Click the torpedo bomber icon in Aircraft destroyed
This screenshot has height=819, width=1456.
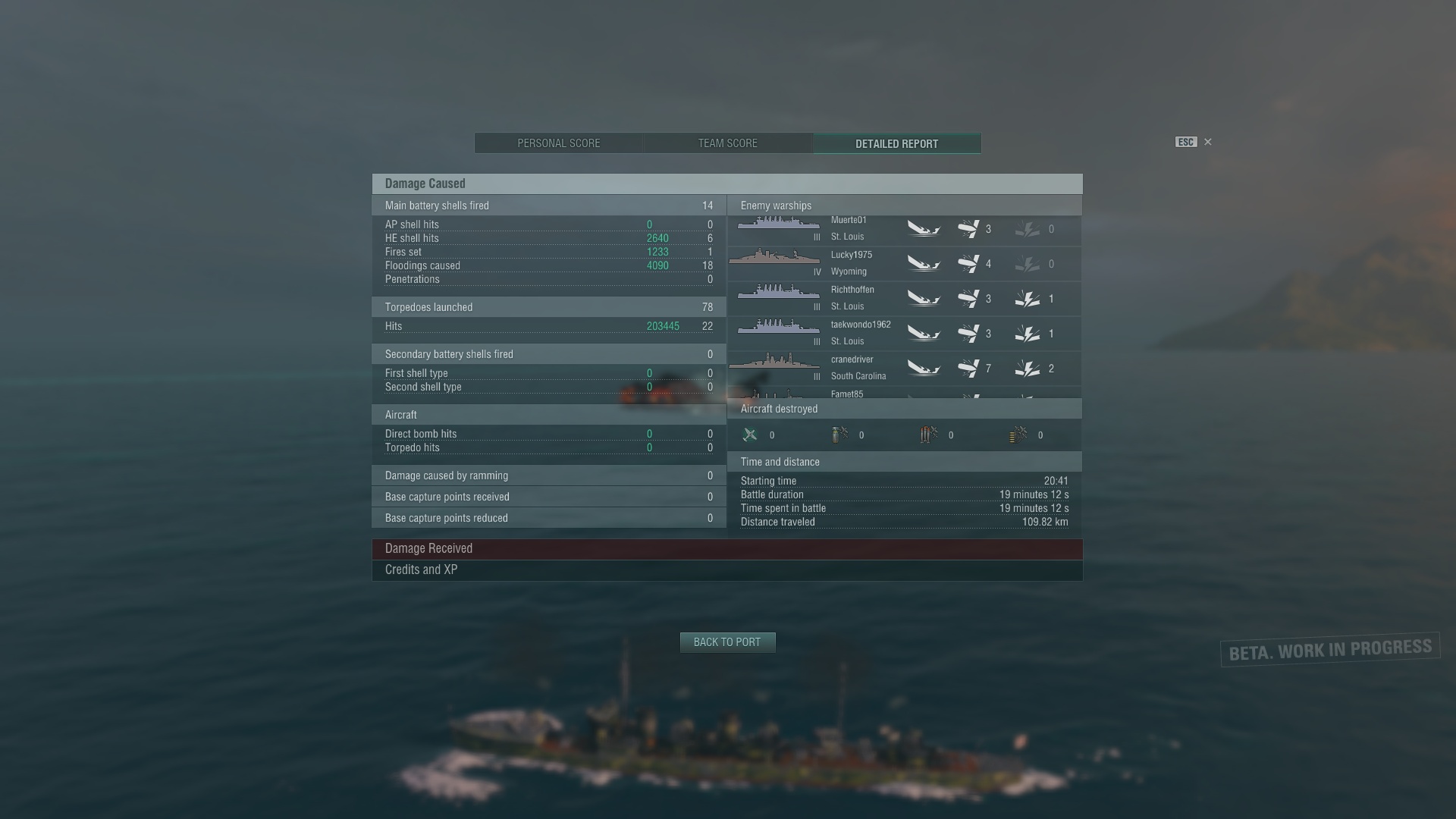[927, 435]
